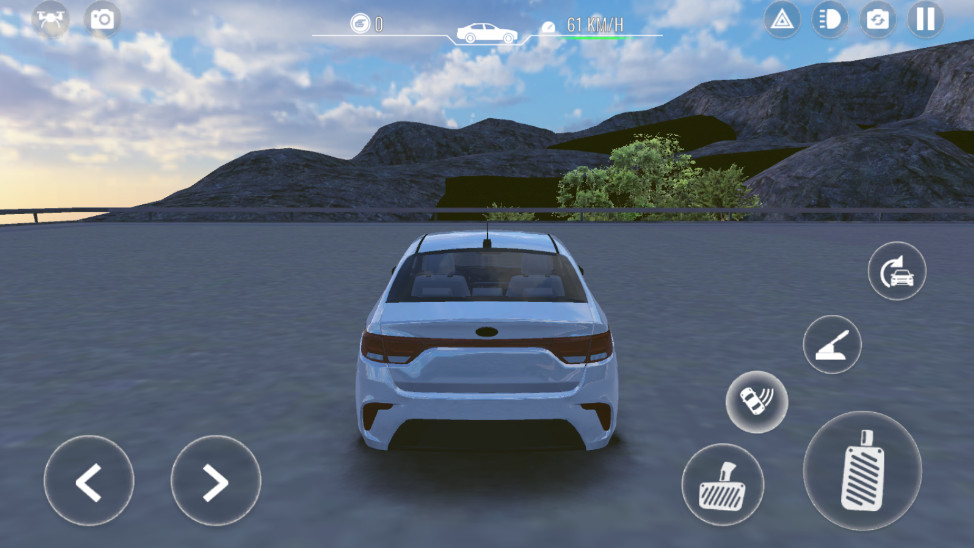
Task: Turn on the hazard warning lights
Action: 782,19
